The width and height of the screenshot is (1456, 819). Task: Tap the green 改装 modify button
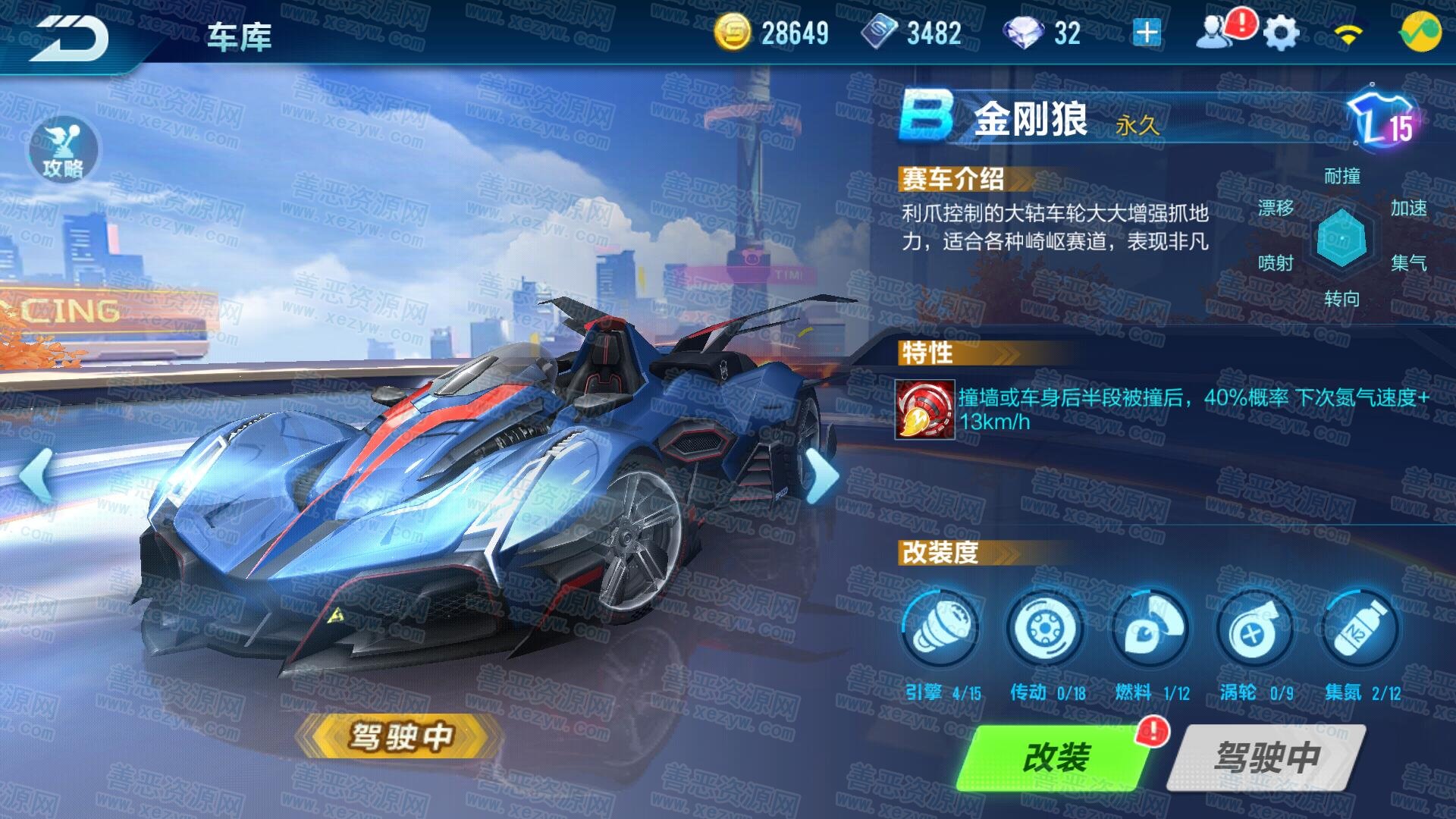1056,758
